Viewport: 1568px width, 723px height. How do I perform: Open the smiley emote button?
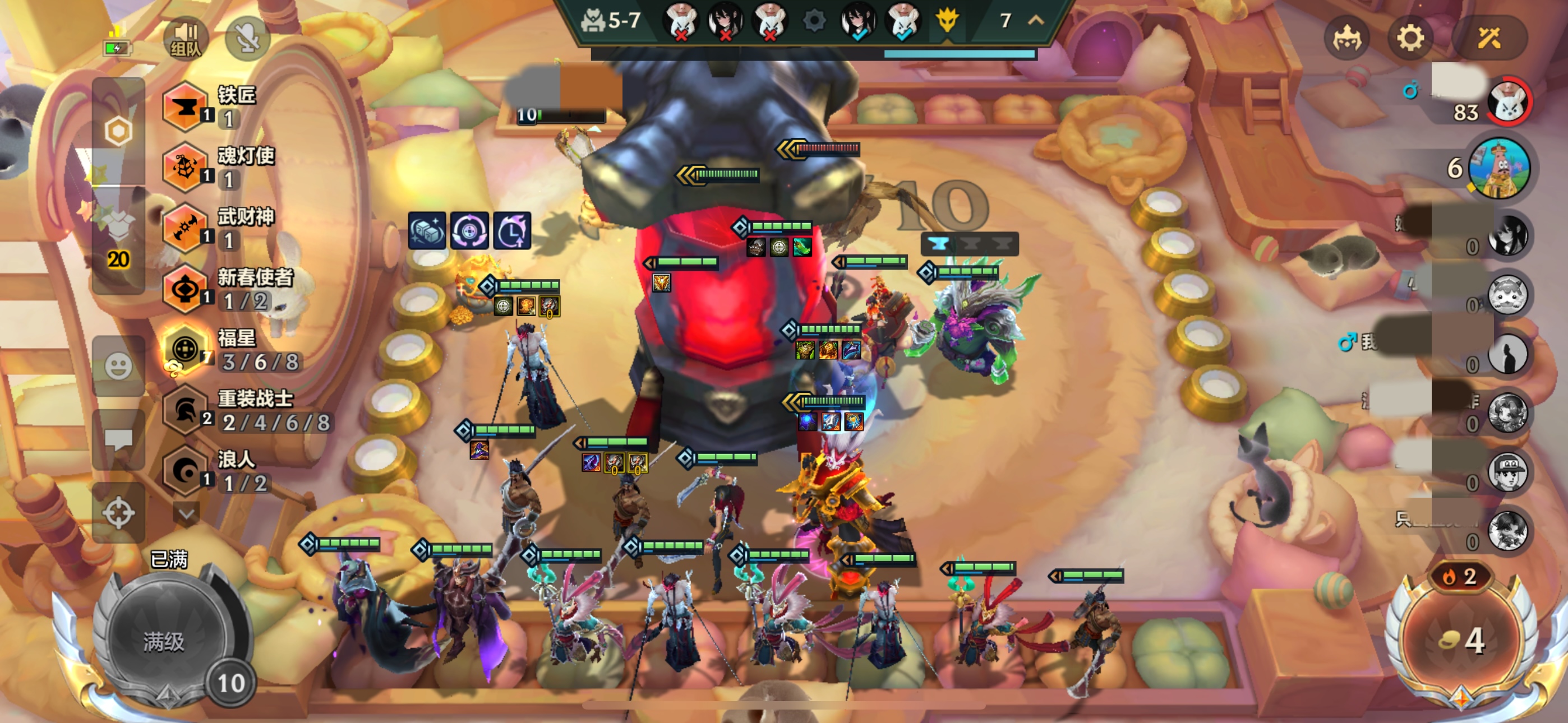(118, 367)
